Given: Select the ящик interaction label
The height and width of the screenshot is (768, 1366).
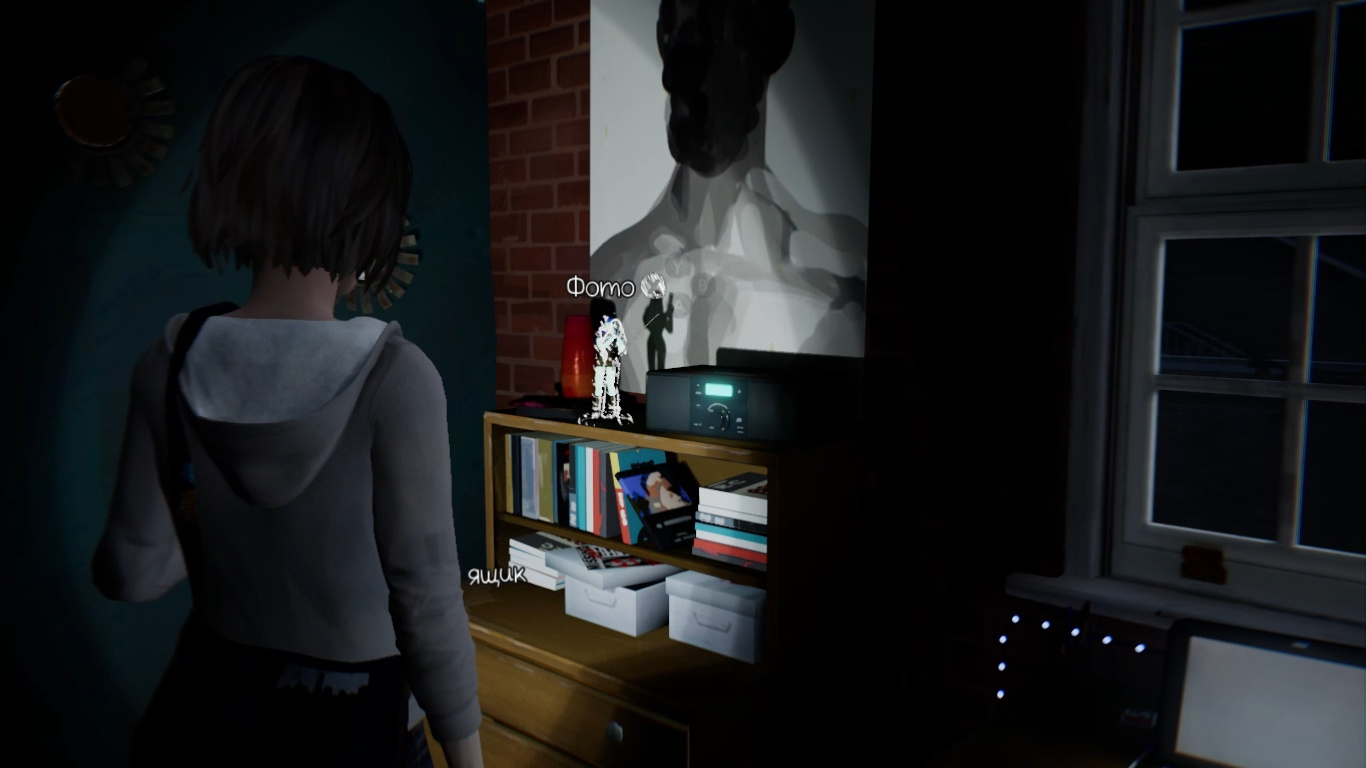Looking at the screenshot, I should pyautogui.click(x=496, y=574).
